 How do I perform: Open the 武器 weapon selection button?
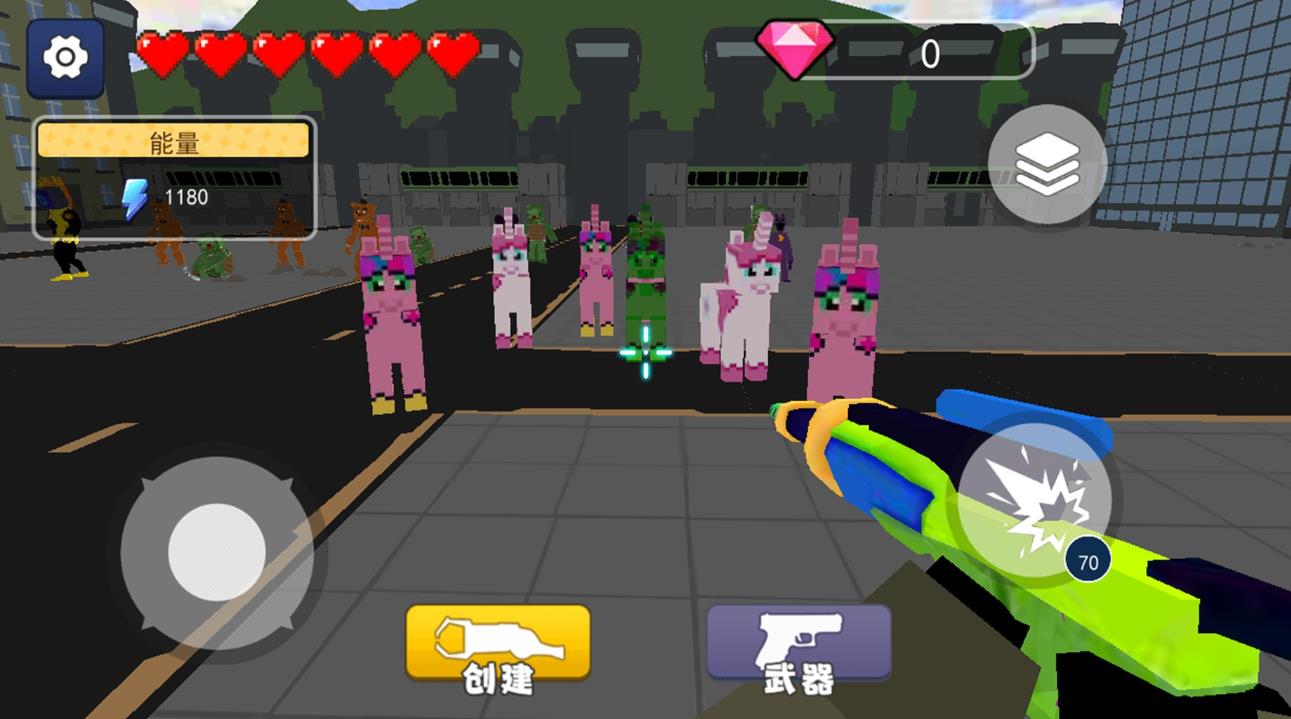[x=799, y=647]
